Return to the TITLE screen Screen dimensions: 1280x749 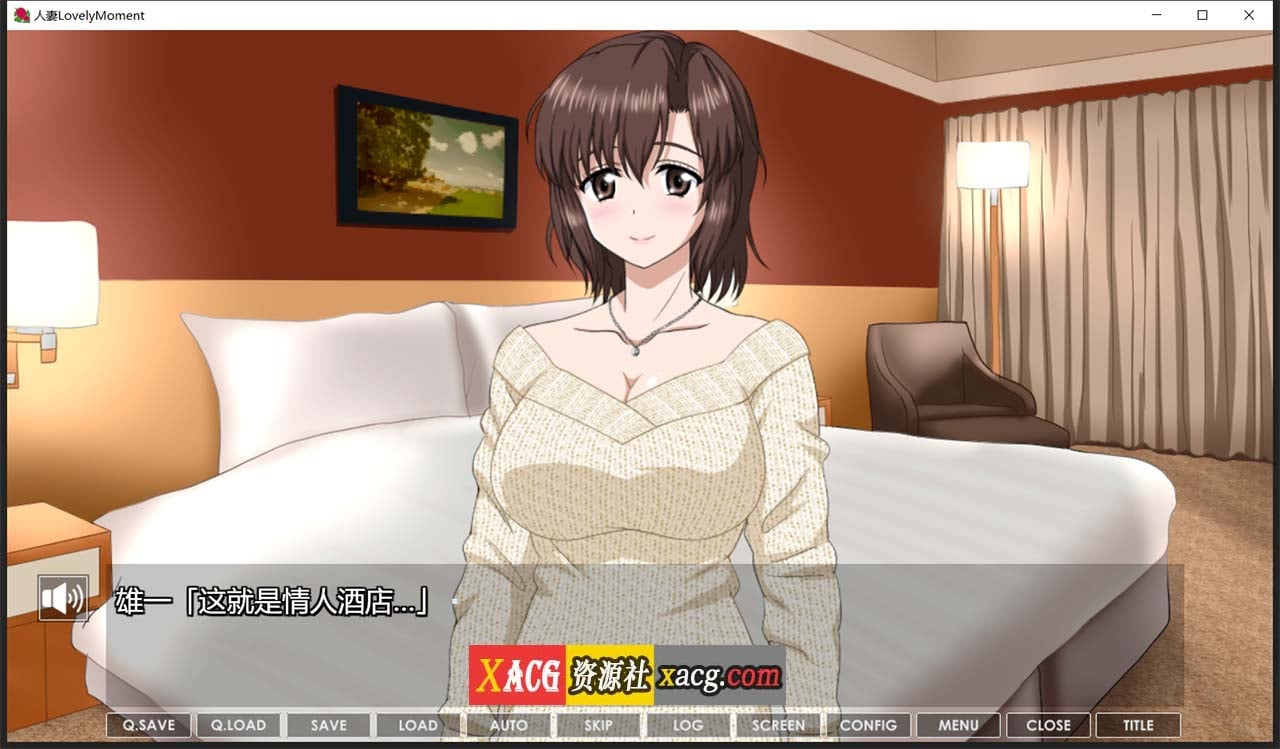click(1137, 724)
